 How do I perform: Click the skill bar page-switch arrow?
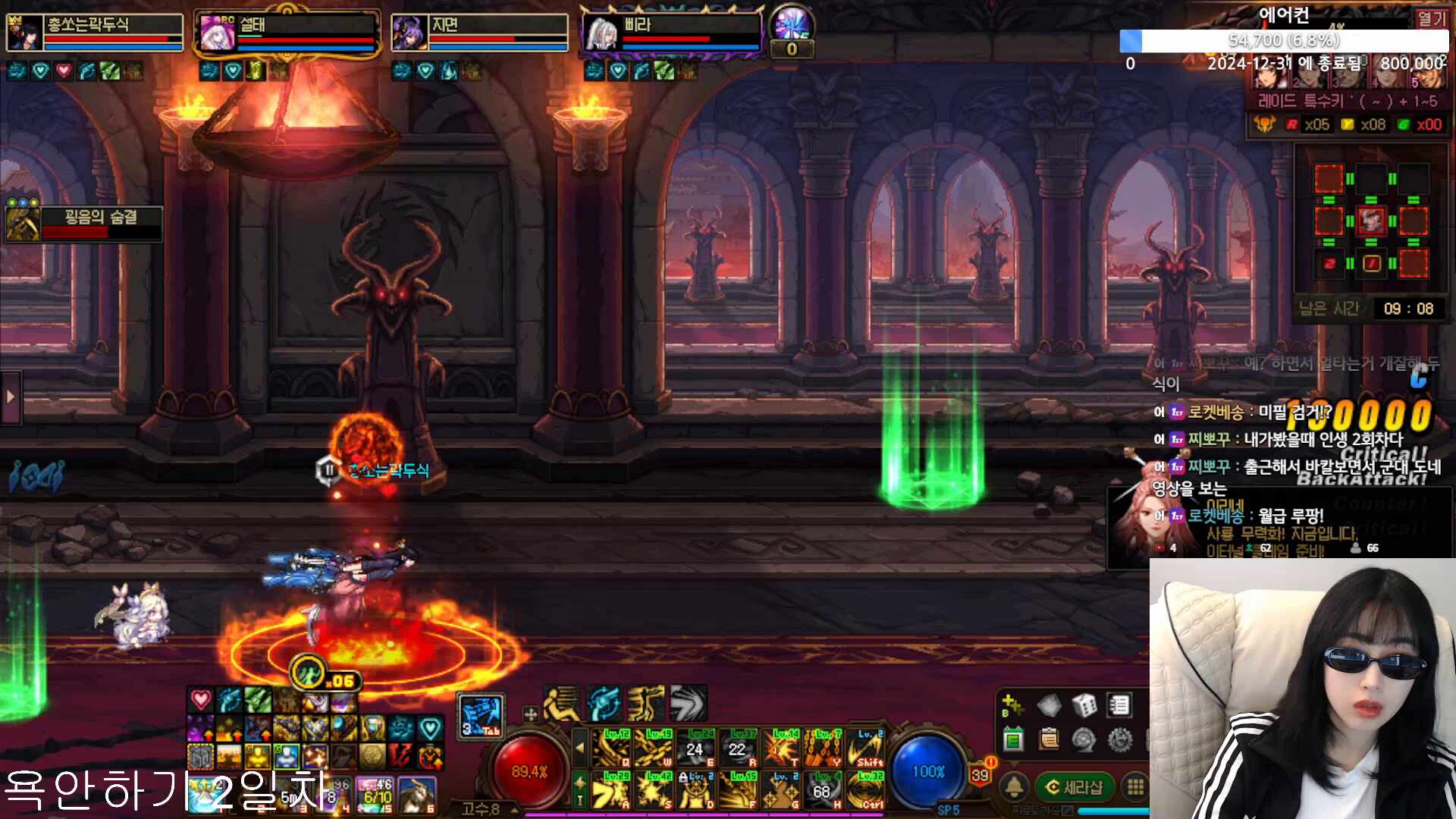(580, 748)
